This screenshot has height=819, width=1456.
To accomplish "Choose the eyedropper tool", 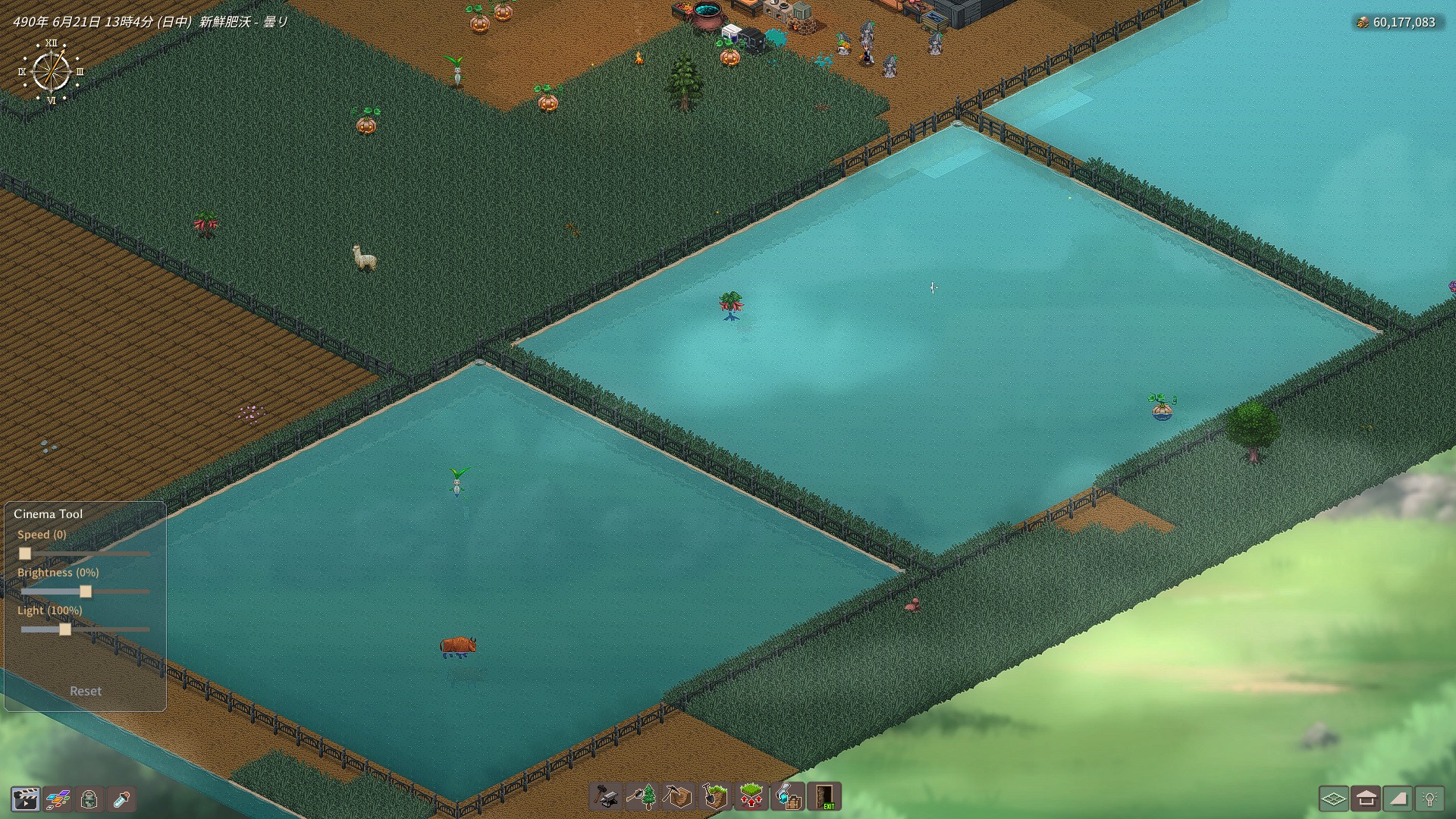I will click(121, 799).
